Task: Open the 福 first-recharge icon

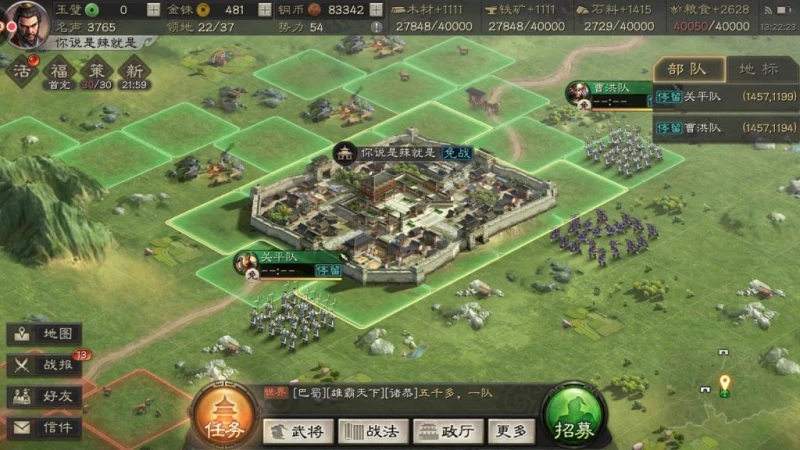Action: click(59, 71)
